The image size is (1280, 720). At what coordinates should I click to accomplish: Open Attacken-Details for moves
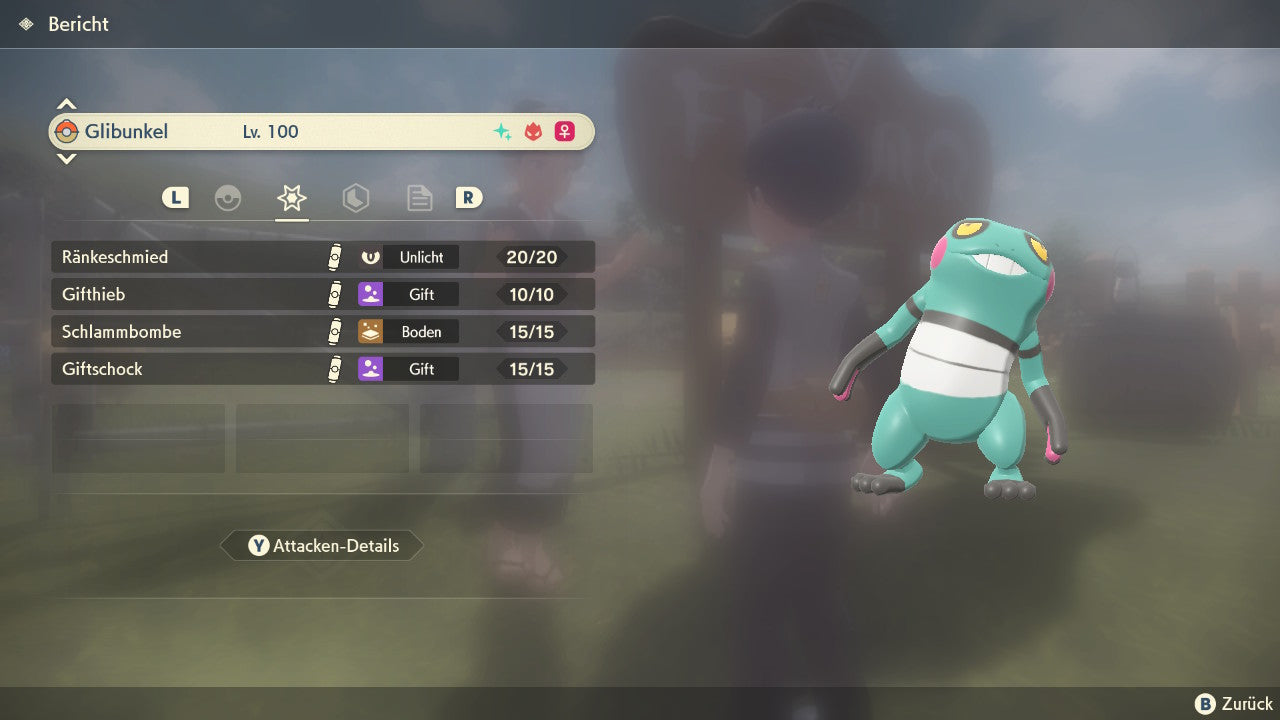(322, 546)
